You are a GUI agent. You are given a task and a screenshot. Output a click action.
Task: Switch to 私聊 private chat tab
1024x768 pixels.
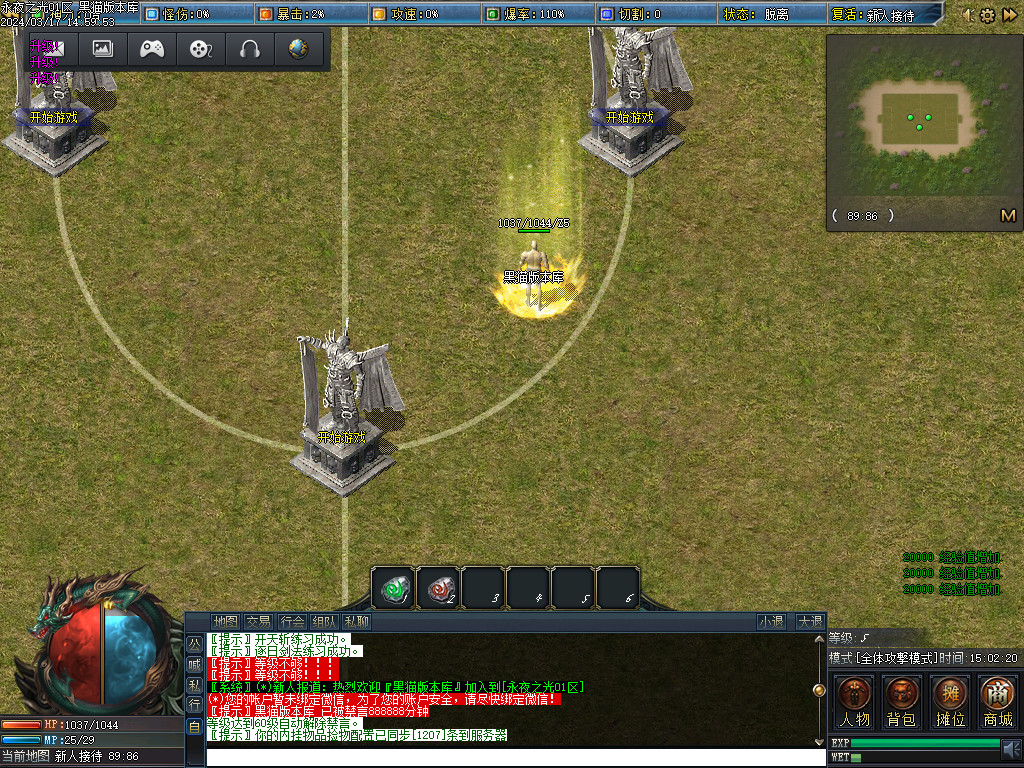357,621
